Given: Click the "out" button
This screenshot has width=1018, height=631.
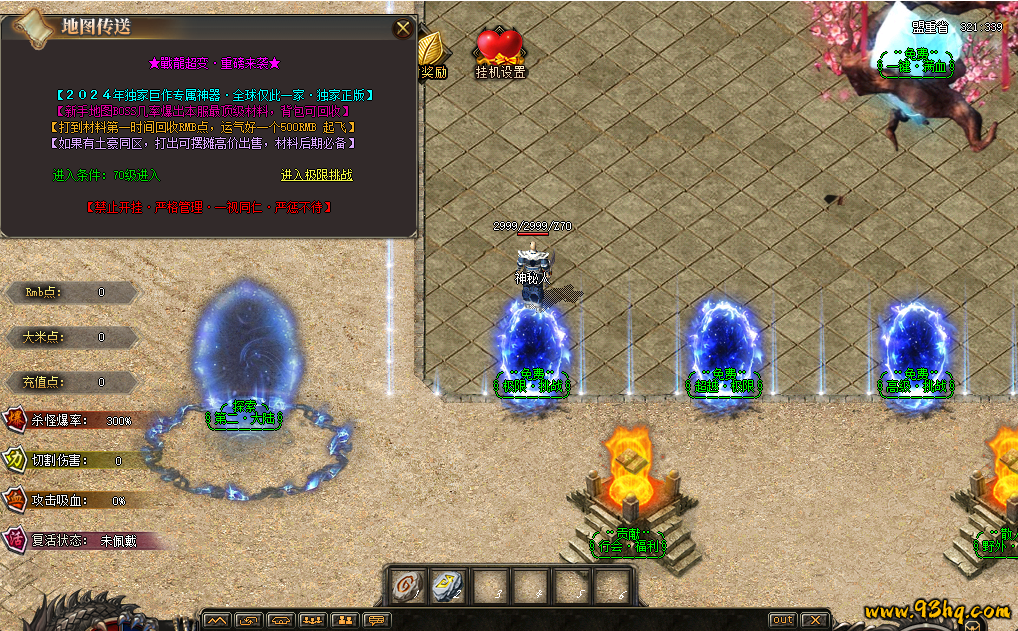Looking at the screenshot, I should tap(782, 620).
